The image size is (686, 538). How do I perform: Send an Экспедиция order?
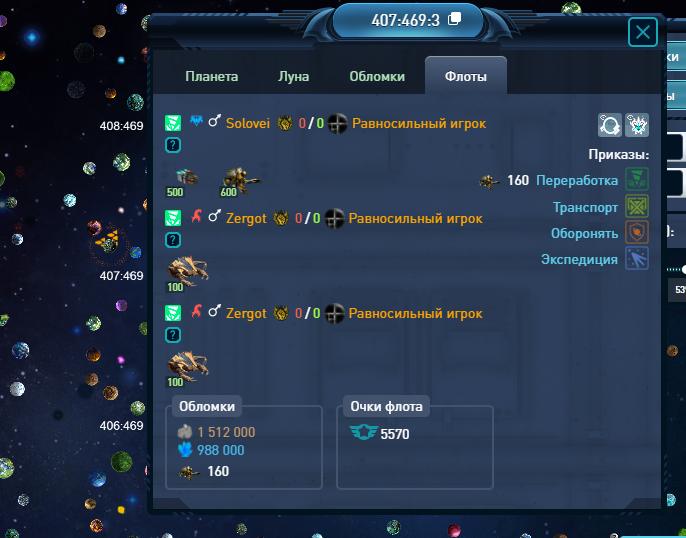click(x=637, y=259)
